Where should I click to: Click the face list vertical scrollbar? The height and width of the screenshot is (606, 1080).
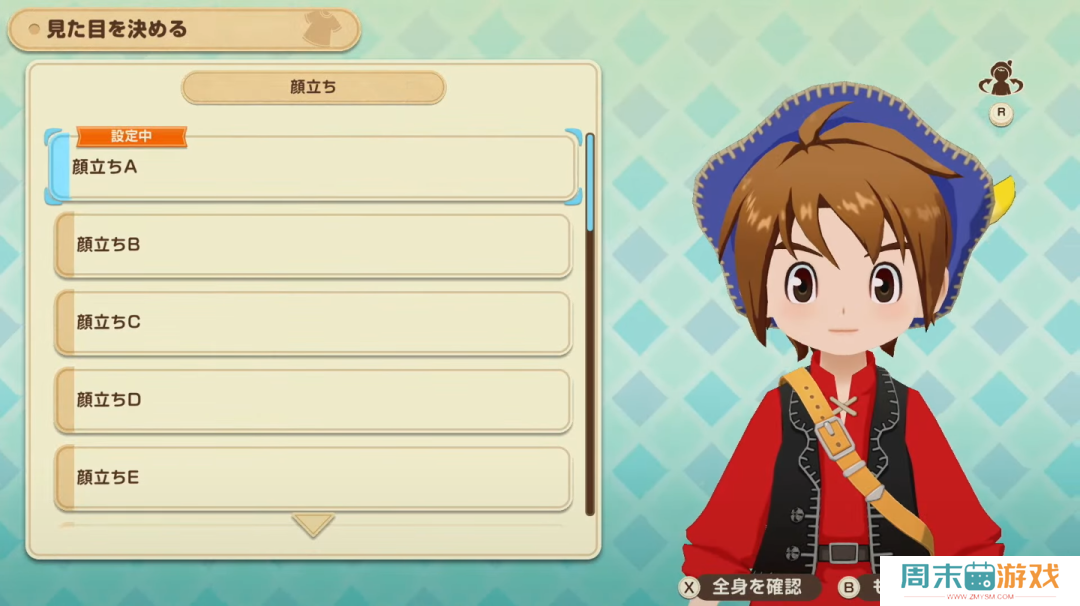[590, 320]
